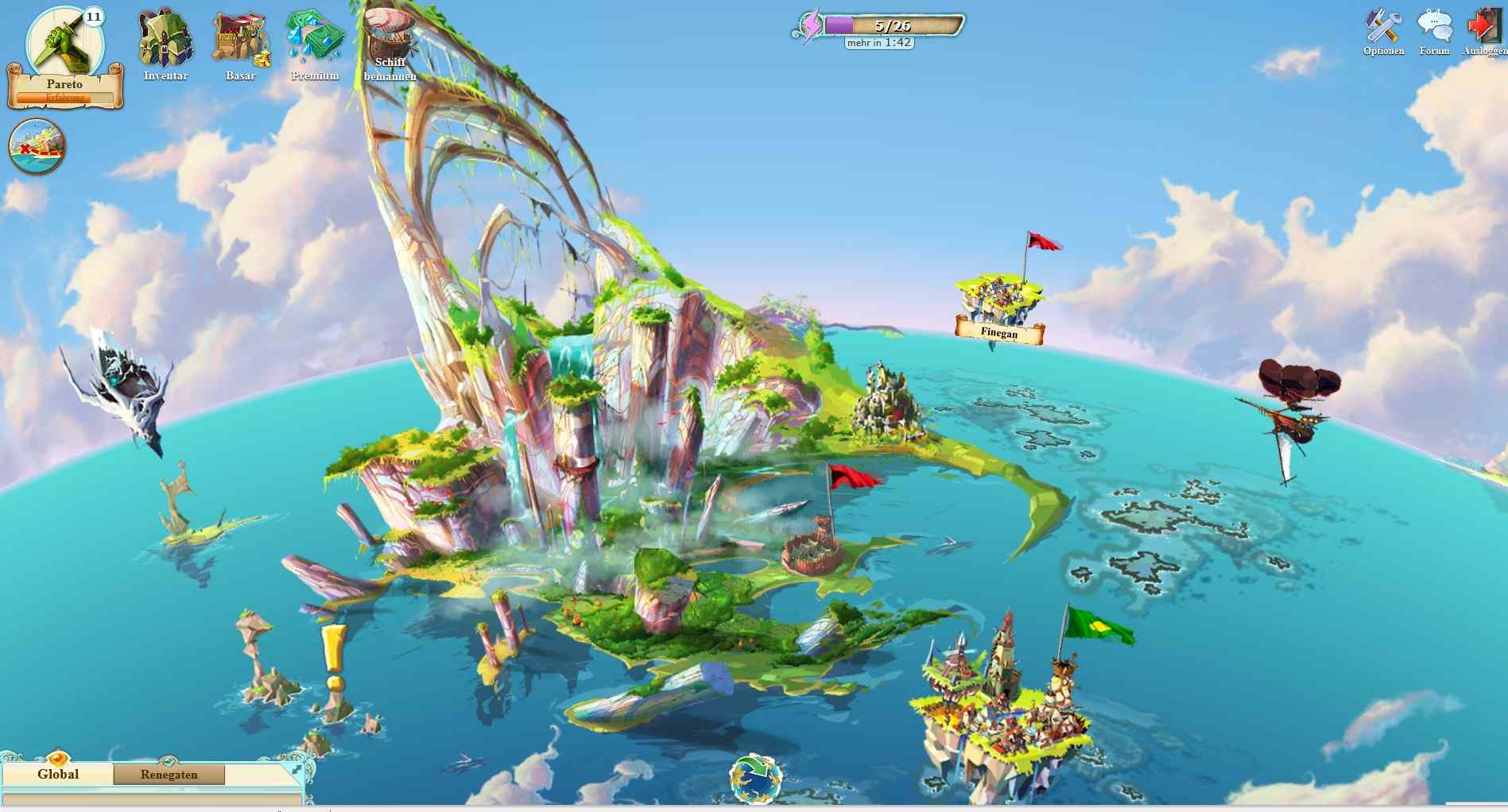Switch to the Renegaten chat tab
1508x812 pixels.
[x=169, y=775]
